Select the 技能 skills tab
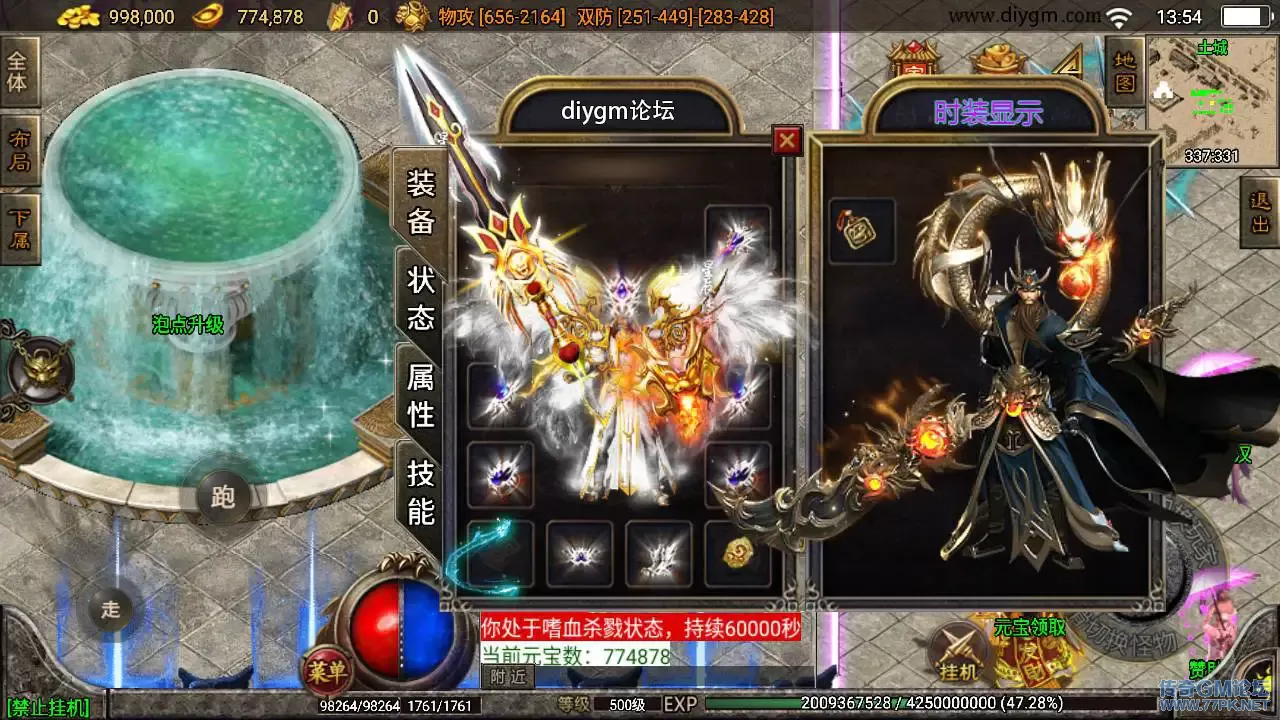The width and height of the screenshot is (1280, 720). pos(420,492)
